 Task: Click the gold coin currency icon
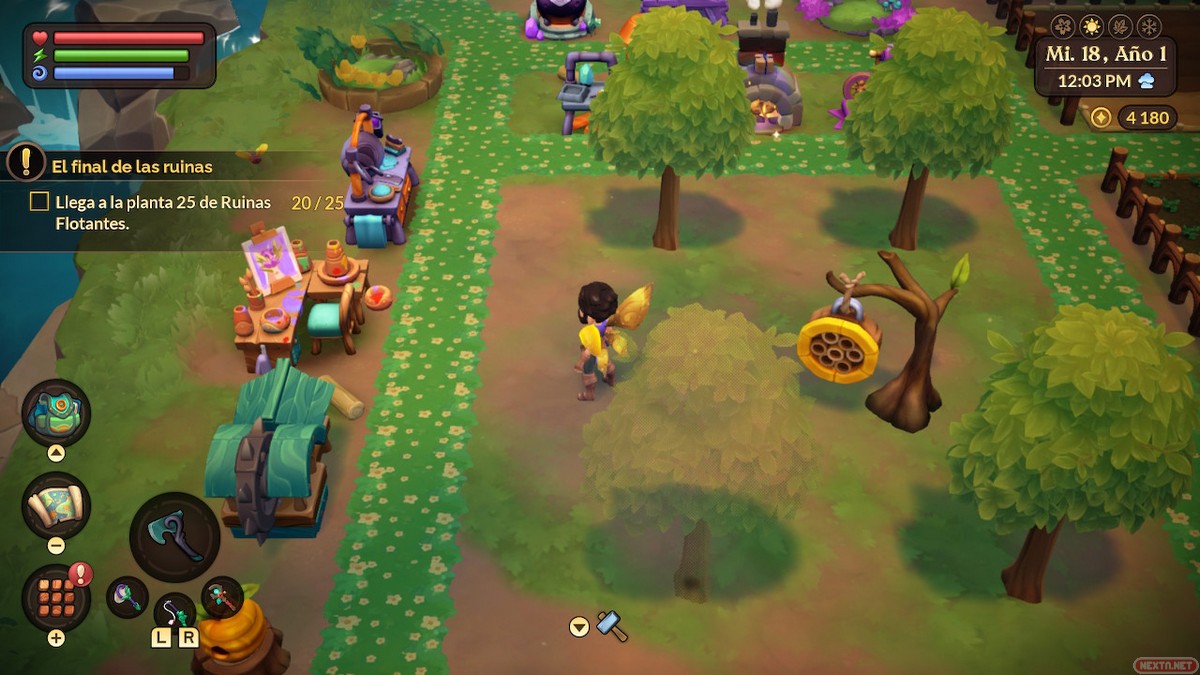pyautogui.click(x=1100, y=118)
